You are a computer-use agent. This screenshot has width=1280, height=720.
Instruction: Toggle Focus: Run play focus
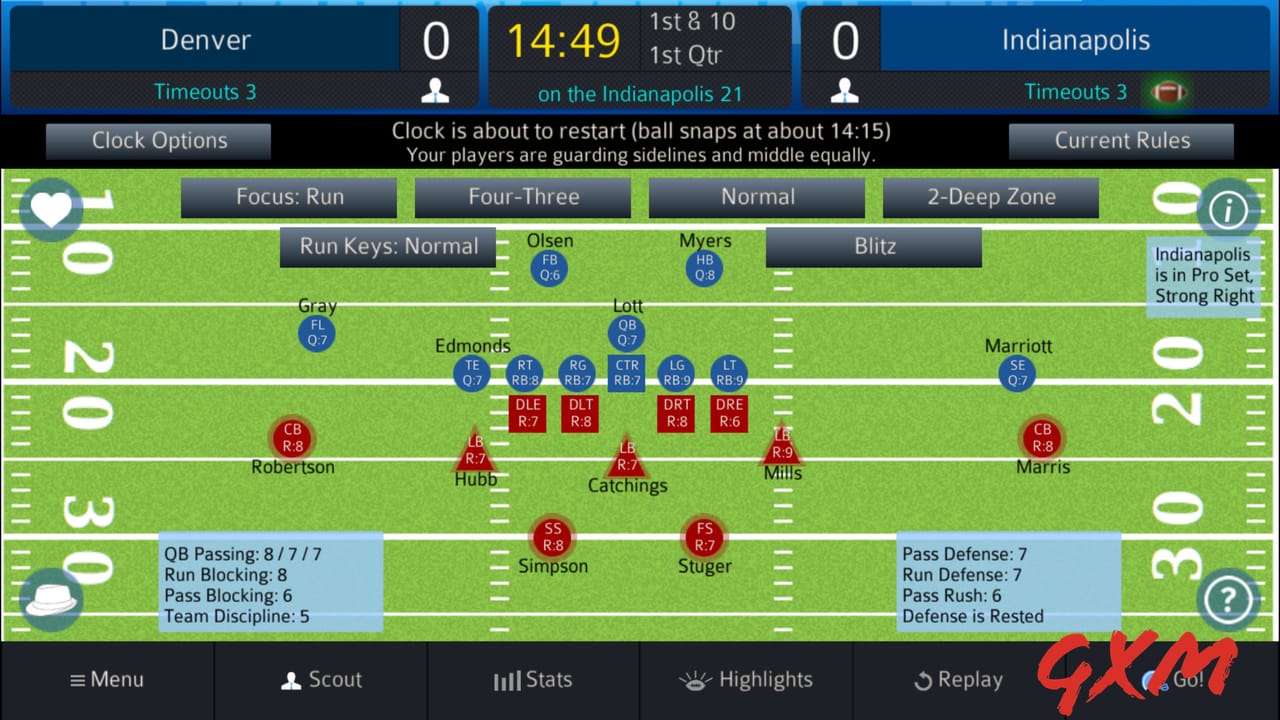click(x=288, y=197)
